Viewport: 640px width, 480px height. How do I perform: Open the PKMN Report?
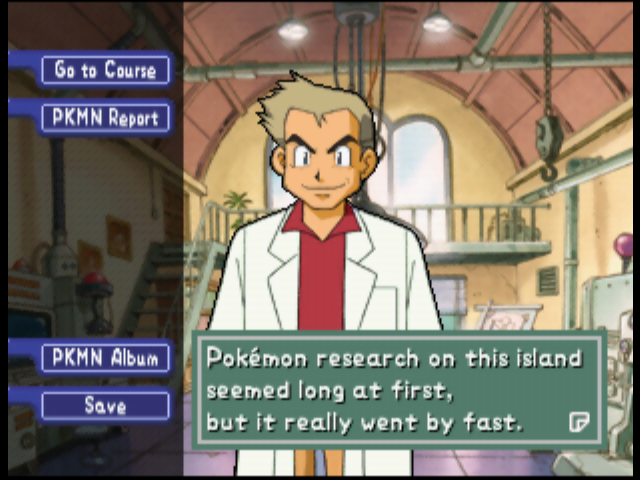coord(105,118)
